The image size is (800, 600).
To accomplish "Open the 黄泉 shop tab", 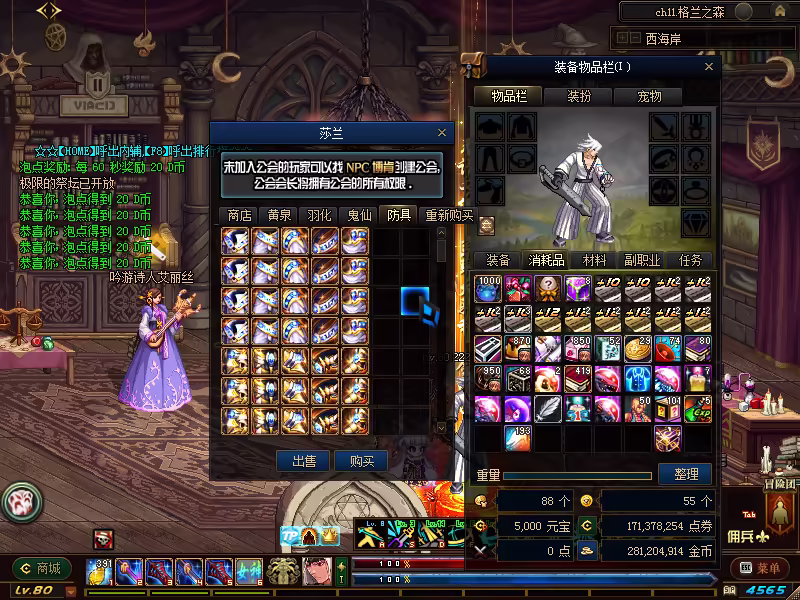I will click(x=279, y=214).
